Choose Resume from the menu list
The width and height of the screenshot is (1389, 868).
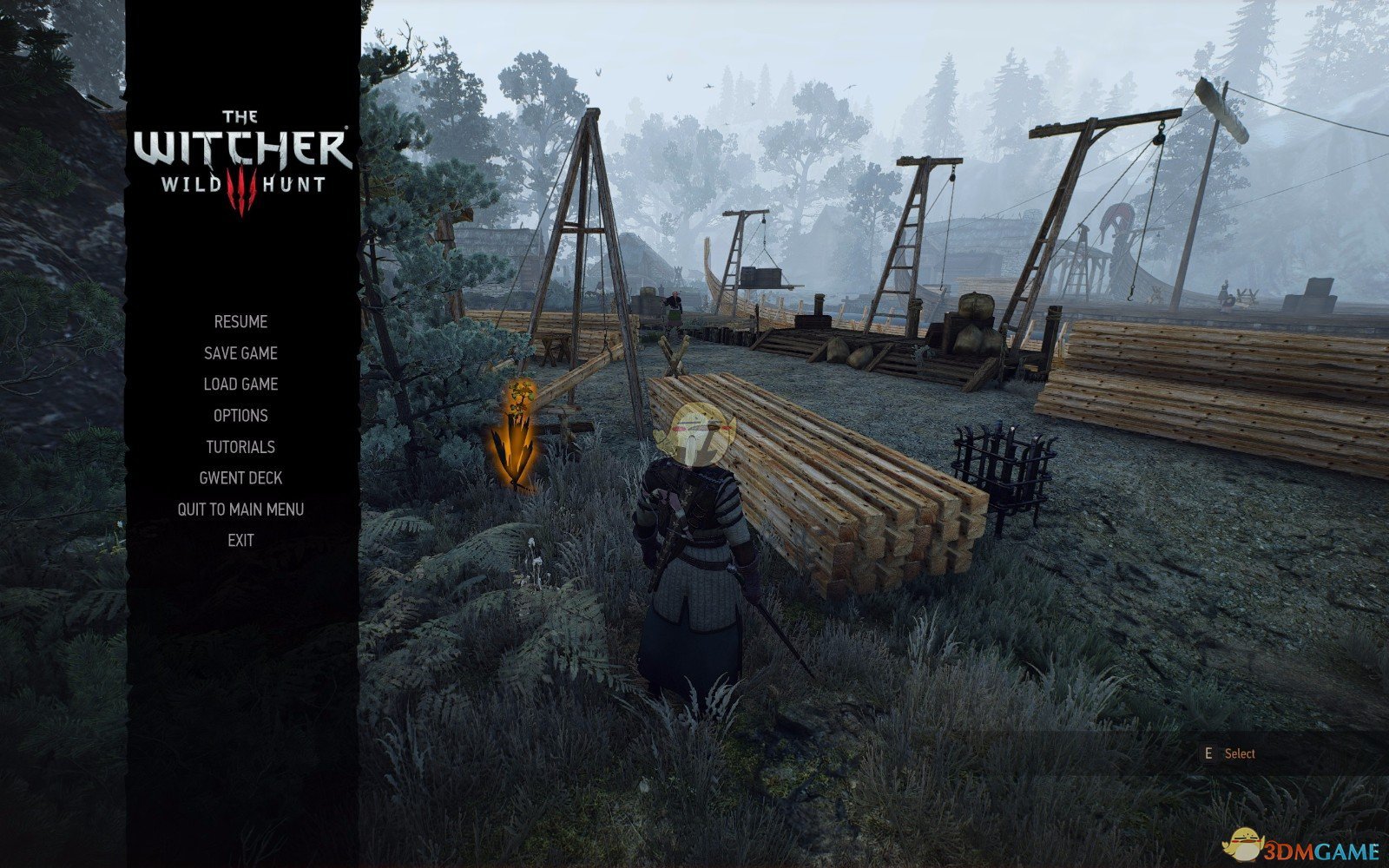240,321
